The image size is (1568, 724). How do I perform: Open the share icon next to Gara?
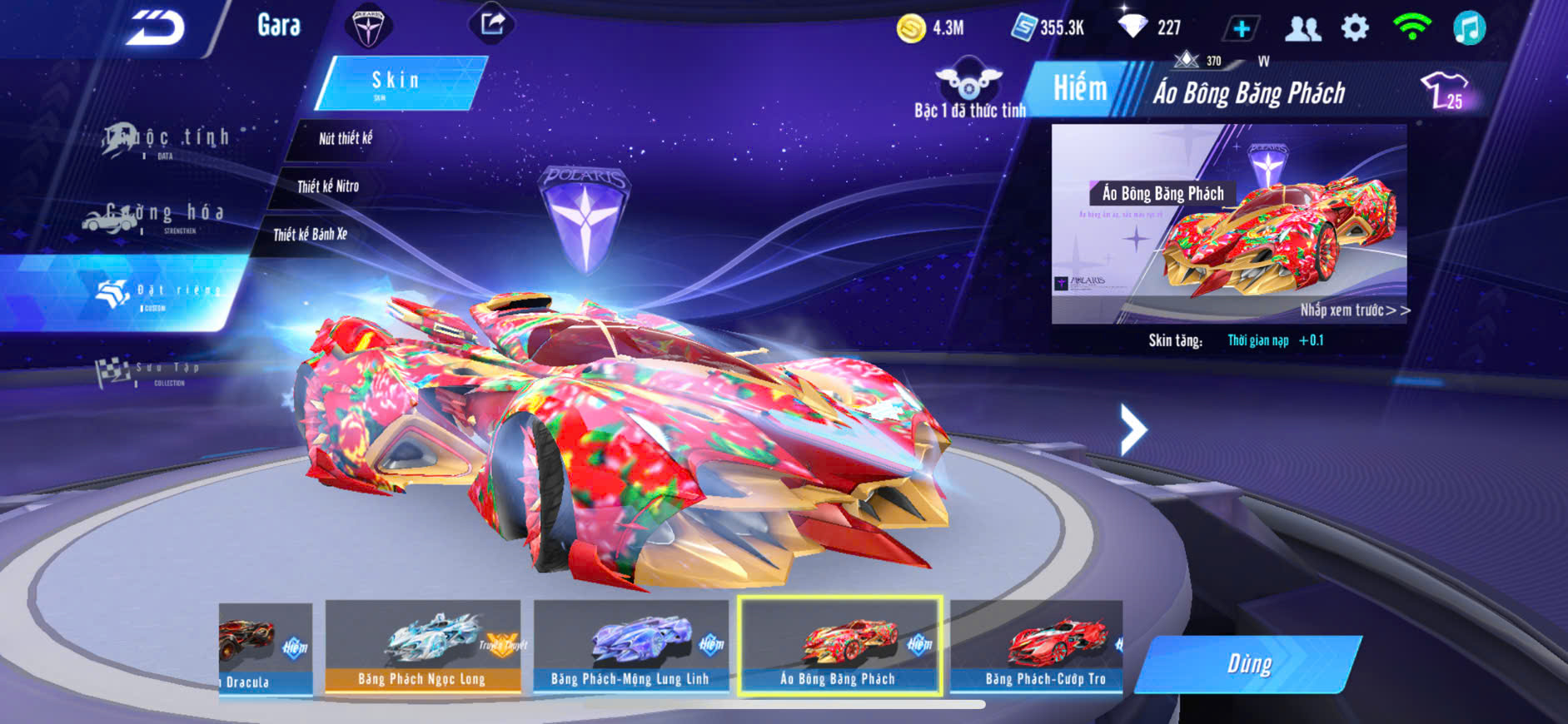492,23
